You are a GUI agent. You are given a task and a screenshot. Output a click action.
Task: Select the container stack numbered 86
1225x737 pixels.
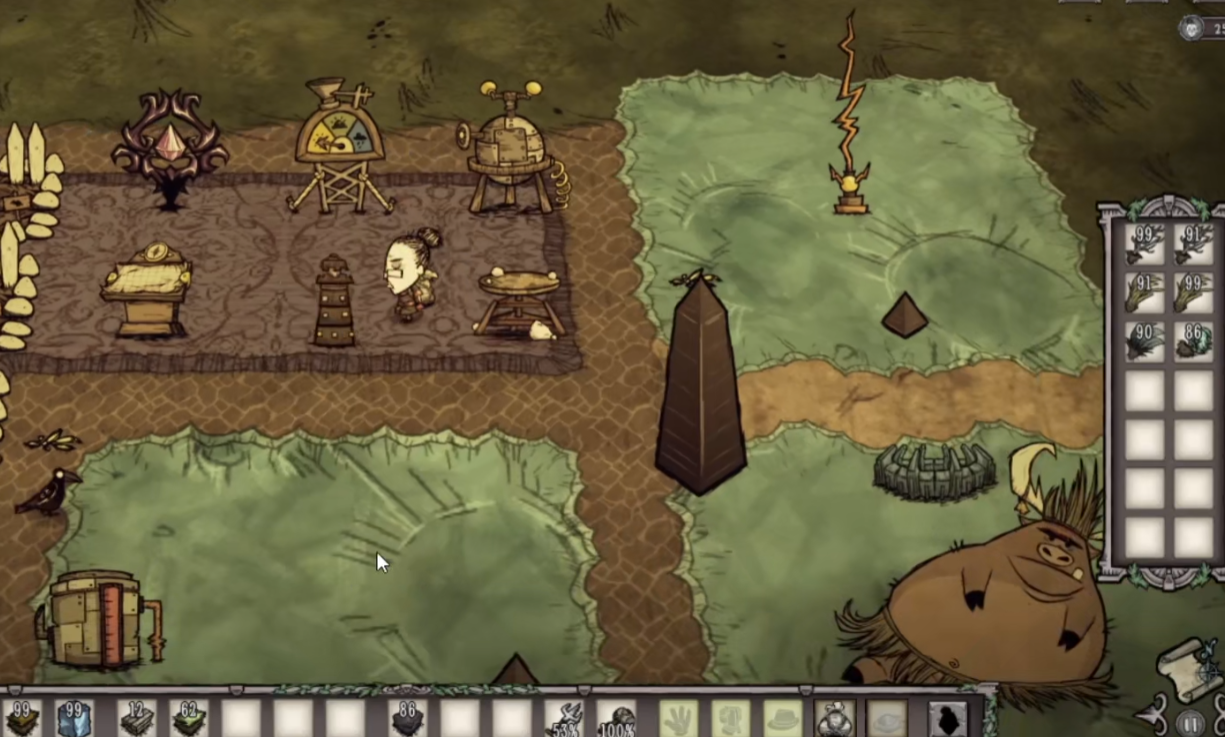click(x=1192, y=341)
